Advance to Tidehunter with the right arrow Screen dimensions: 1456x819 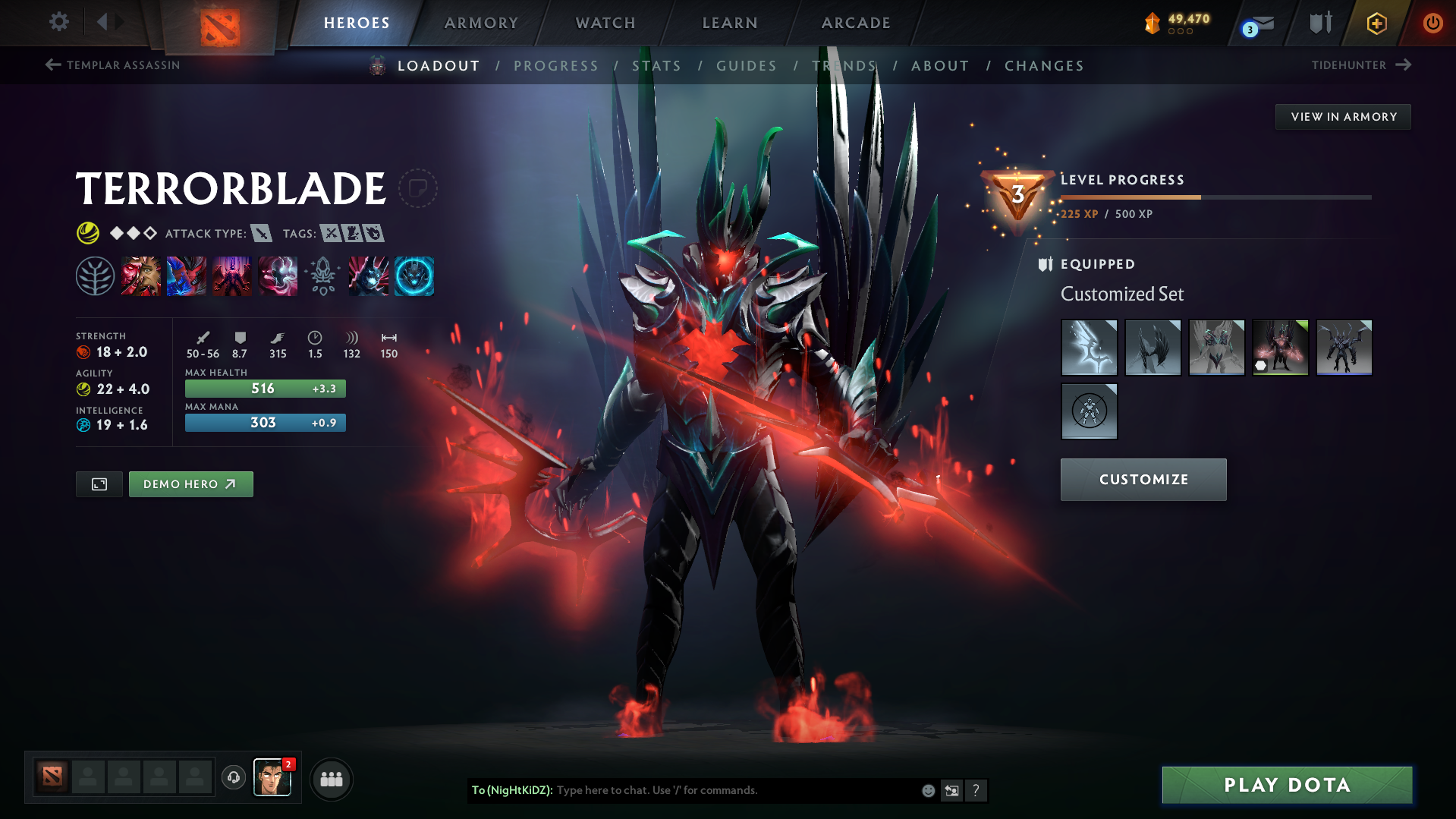pyautogui.click(x=1404, y=65)
